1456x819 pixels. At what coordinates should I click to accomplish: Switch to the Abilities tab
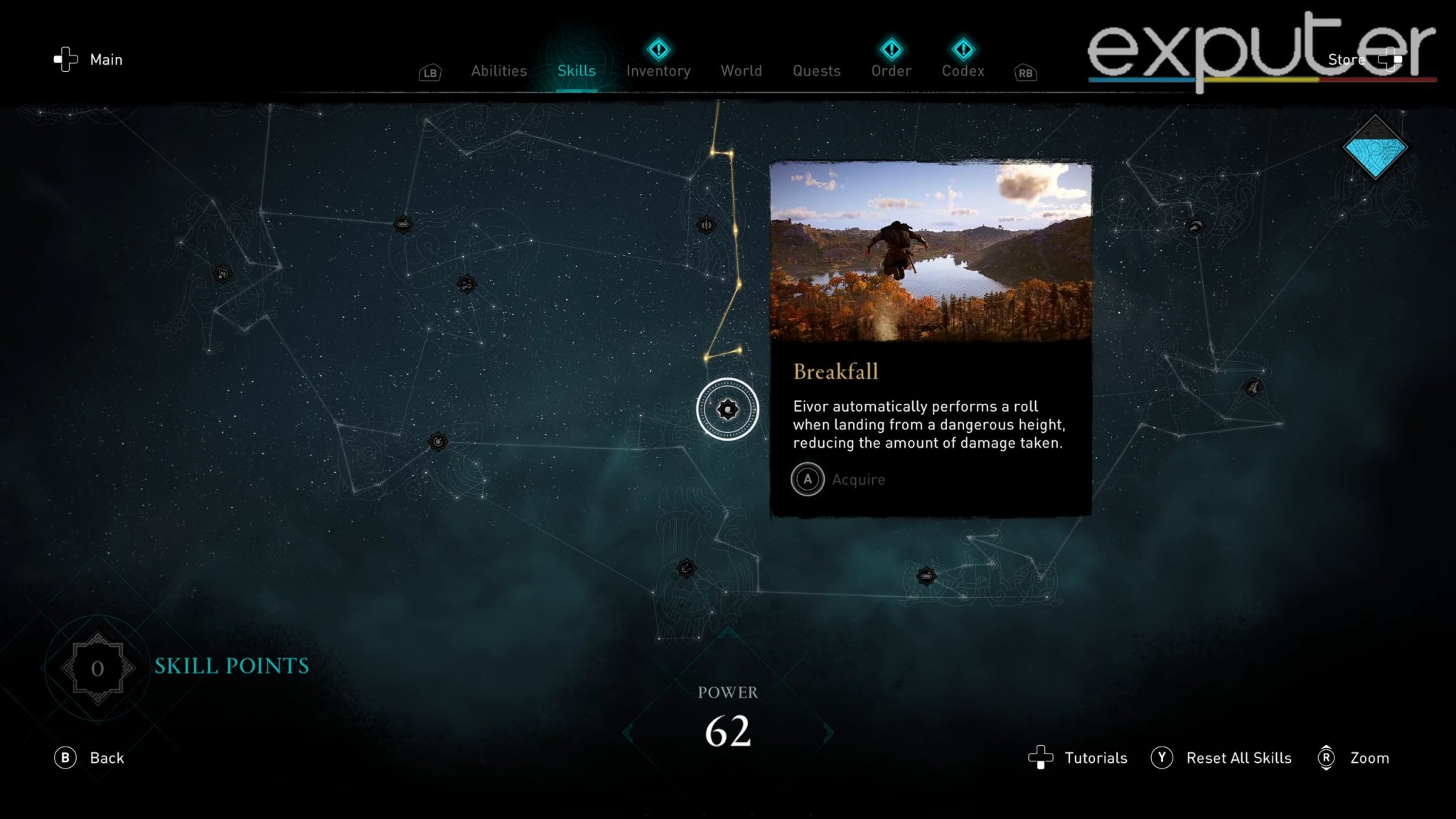click(498, 70)
